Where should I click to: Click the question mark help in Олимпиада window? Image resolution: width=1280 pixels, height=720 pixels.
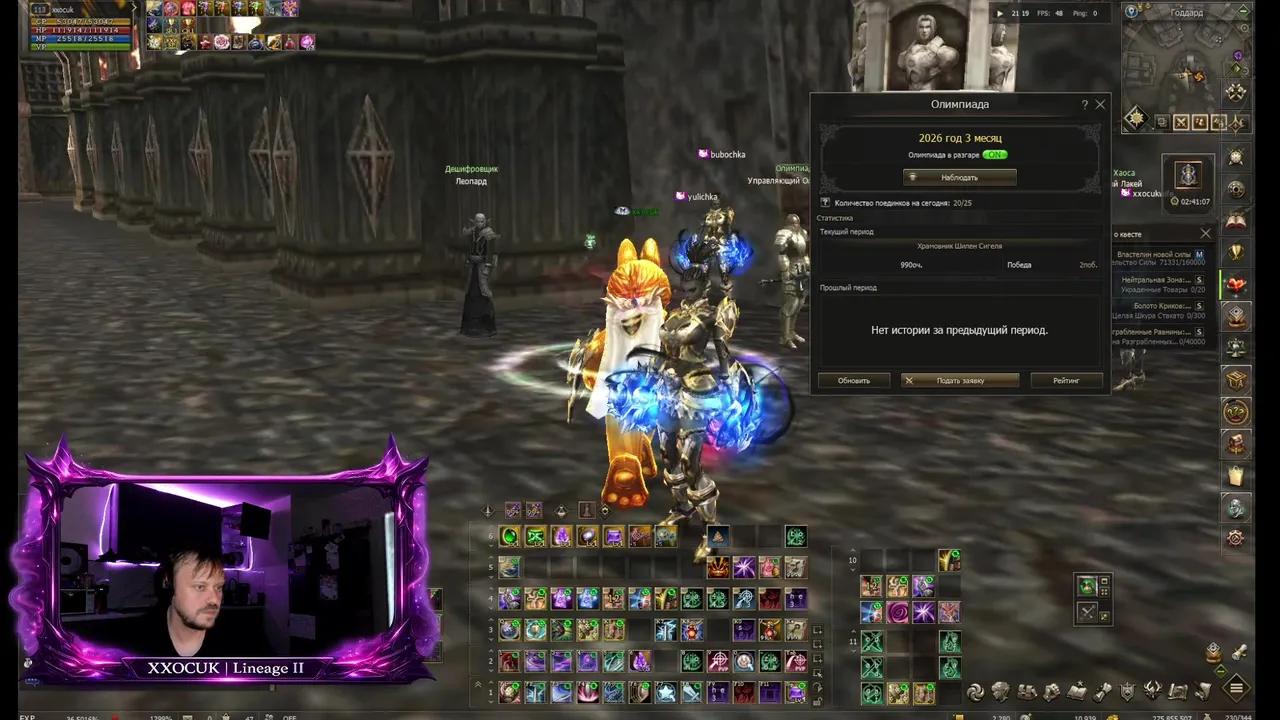click(1084, 104)
